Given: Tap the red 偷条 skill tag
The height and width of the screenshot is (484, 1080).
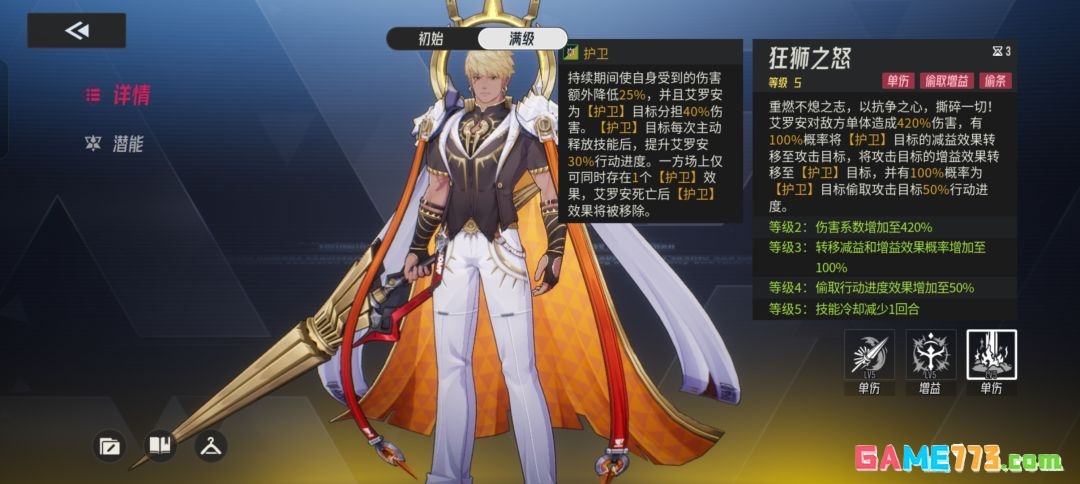Looking at the screenshot, I should pyautogui.click(x=996, y=81).
